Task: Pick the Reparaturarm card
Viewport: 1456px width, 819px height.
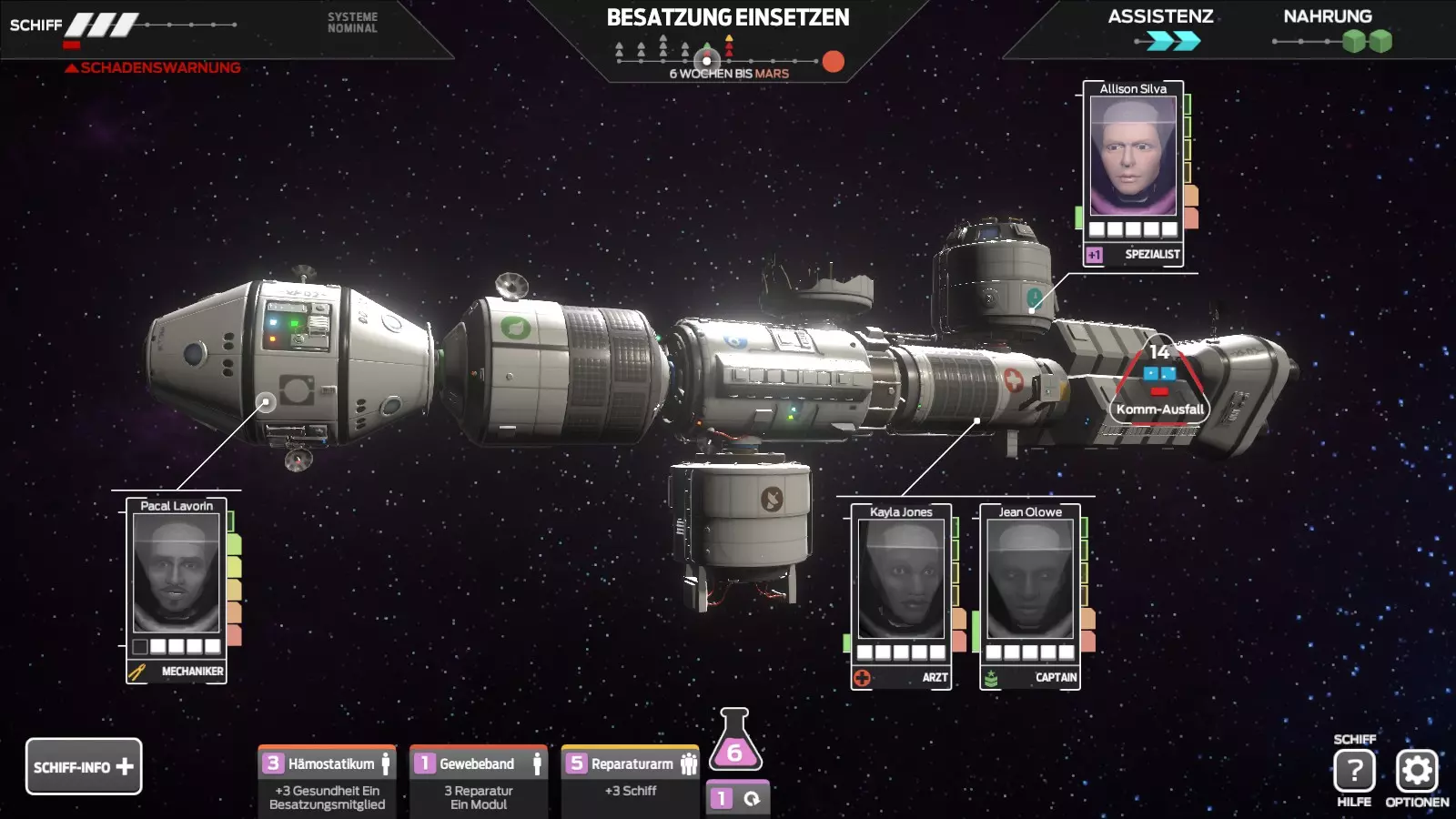Action: pyautogui.click(x=631, y=779)
